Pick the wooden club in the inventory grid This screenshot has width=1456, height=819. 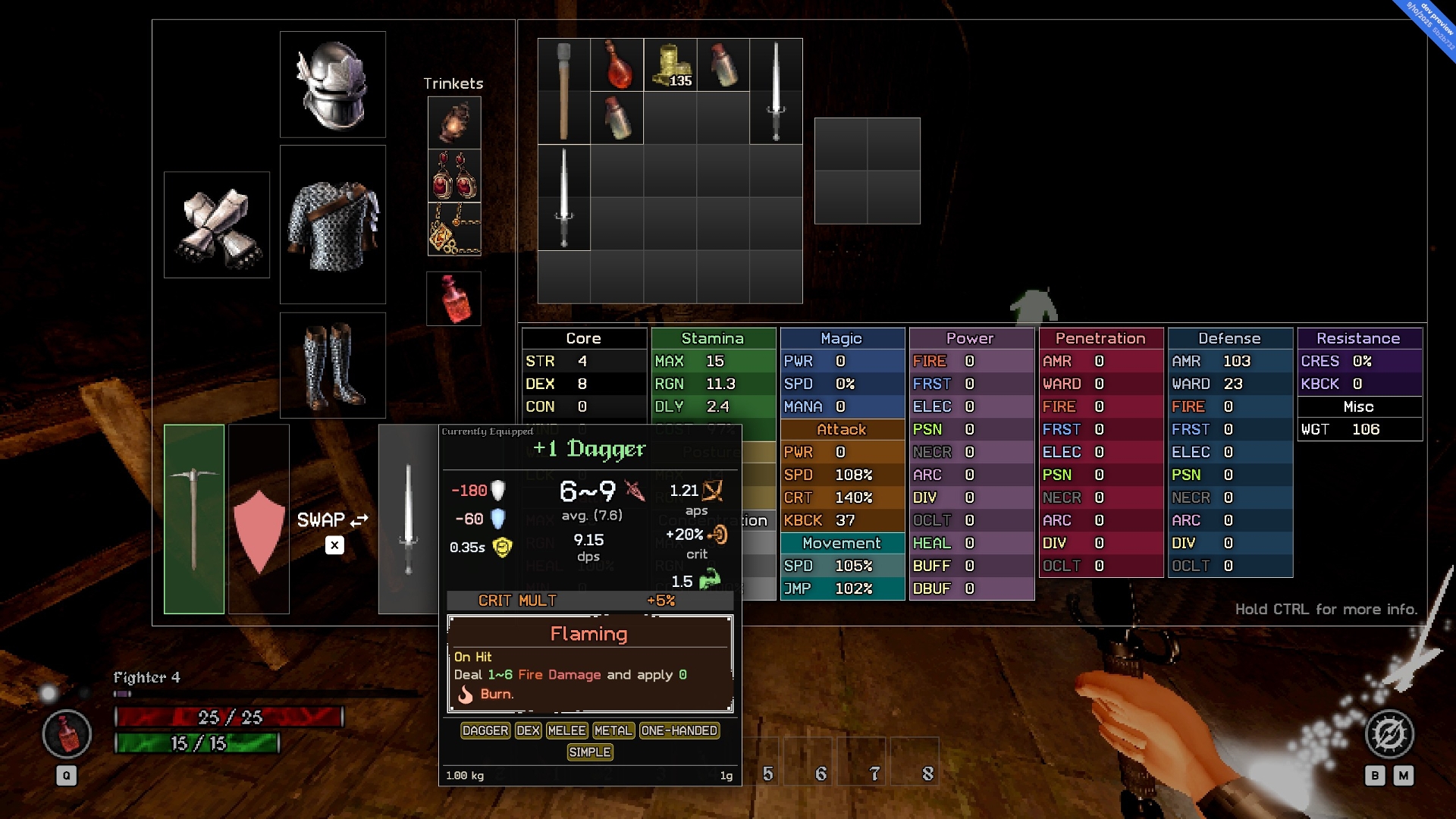pos(563,91)
